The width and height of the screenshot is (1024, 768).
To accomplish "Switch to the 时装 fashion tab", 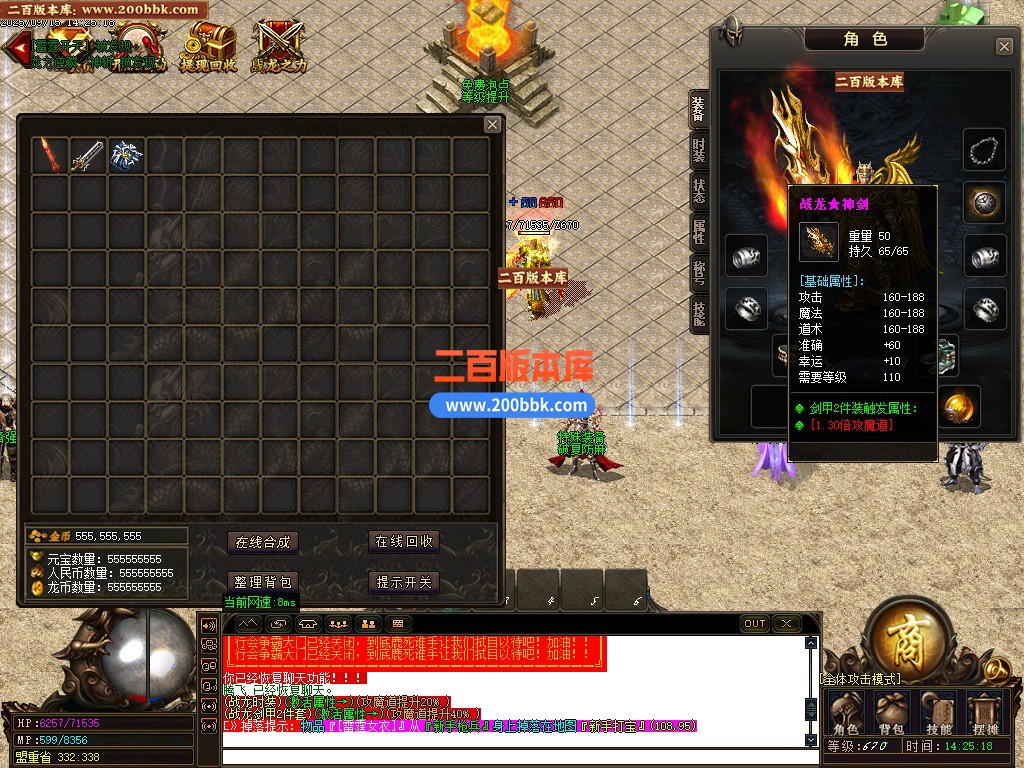I will pyautogui.click(x=699, y=151).
